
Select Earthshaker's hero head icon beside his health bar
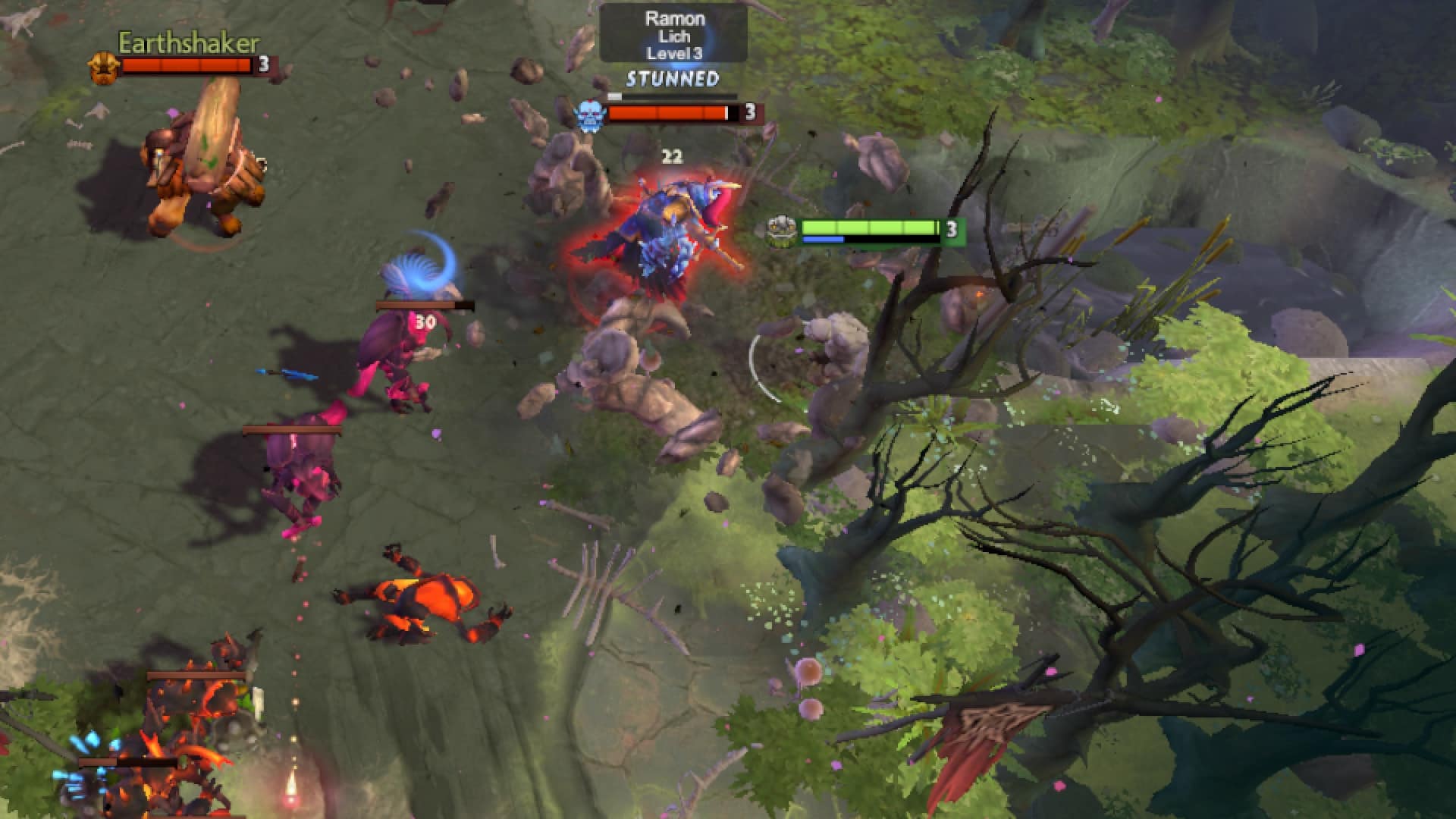tap(105, 67)
